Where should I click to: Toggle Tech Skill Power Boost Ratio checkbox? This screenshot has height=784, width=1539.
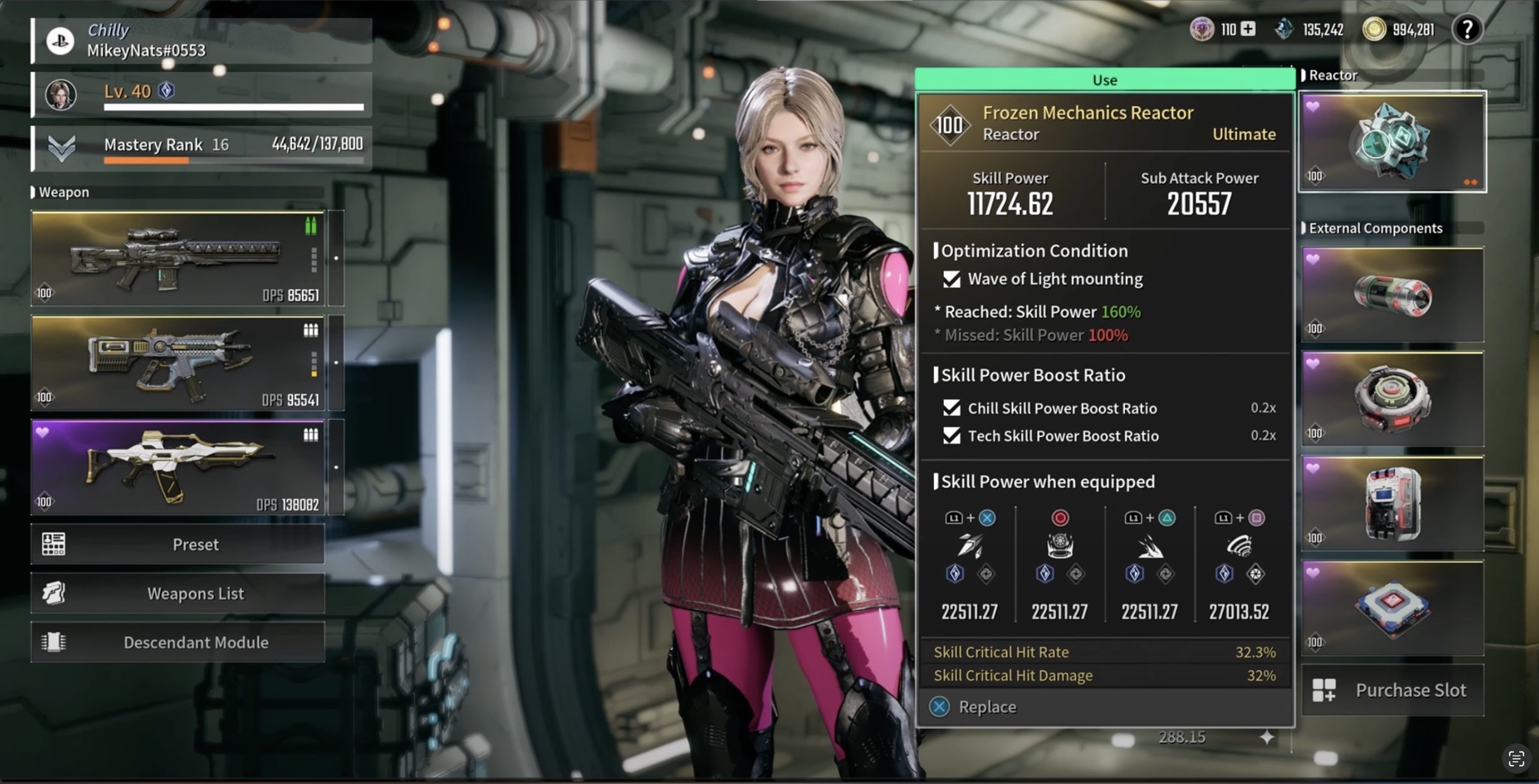coord(951,436)
